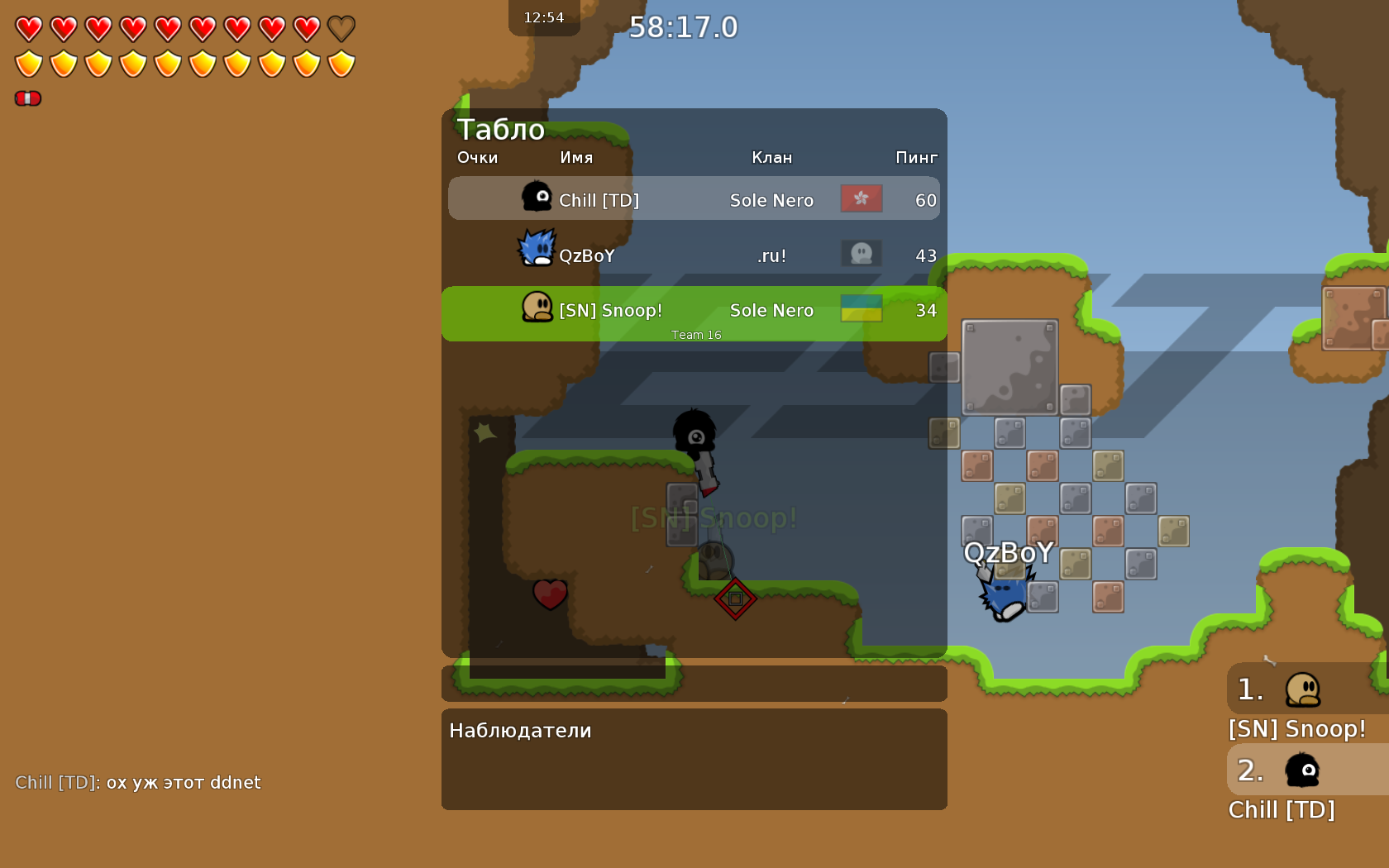This screenshot has width=1389, height=868.
Task: Select the highlighted [SN] Snoop! scoreboard row
Action: click(694, 310)
